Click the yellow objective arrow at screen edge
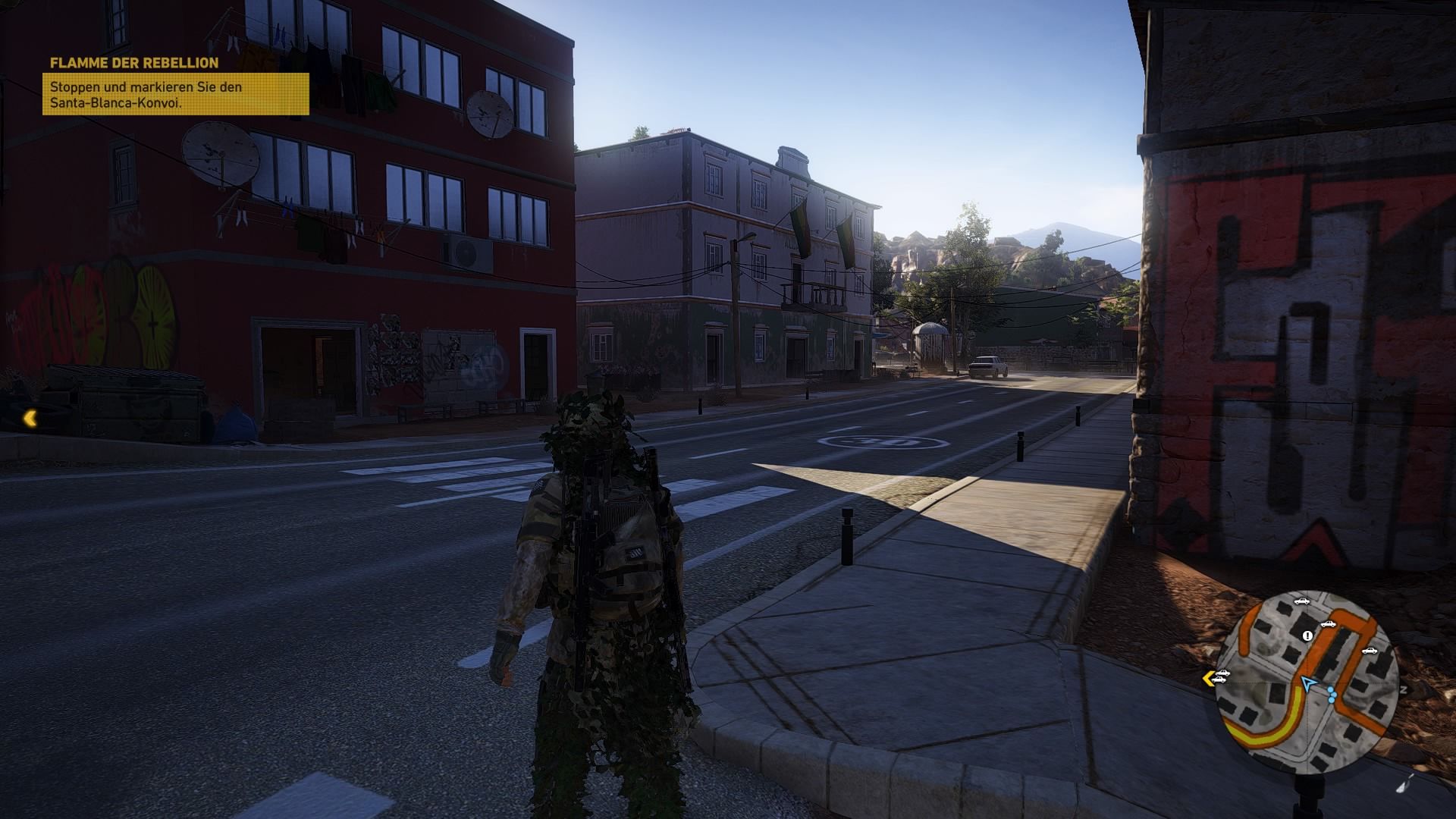 (x=30, y=418)
